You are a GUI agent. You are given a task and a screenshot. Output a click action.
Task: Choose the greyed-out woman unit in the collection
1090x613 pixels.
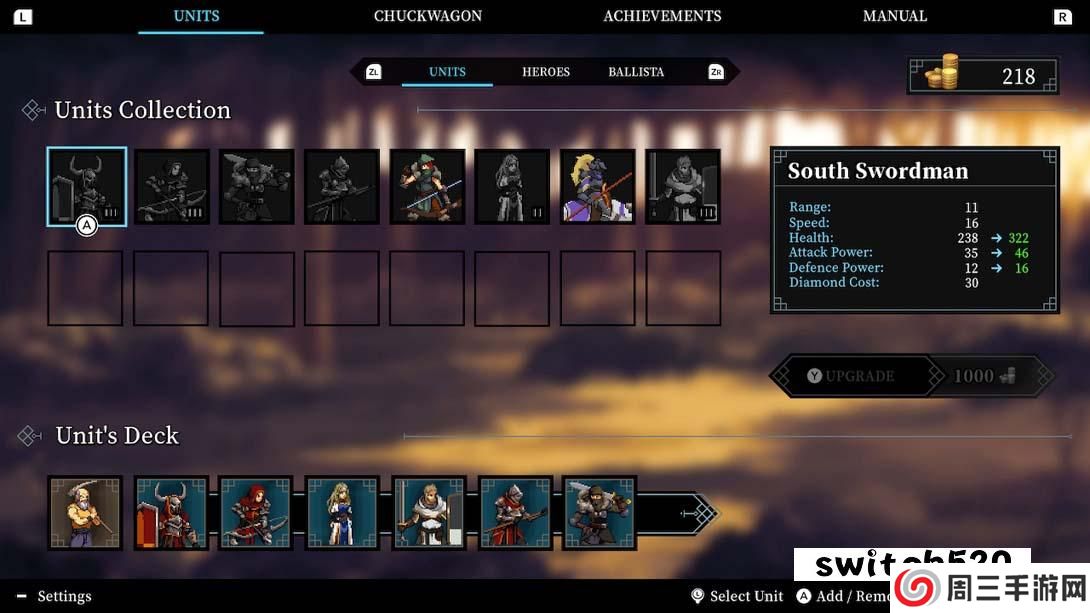[512, 187]
